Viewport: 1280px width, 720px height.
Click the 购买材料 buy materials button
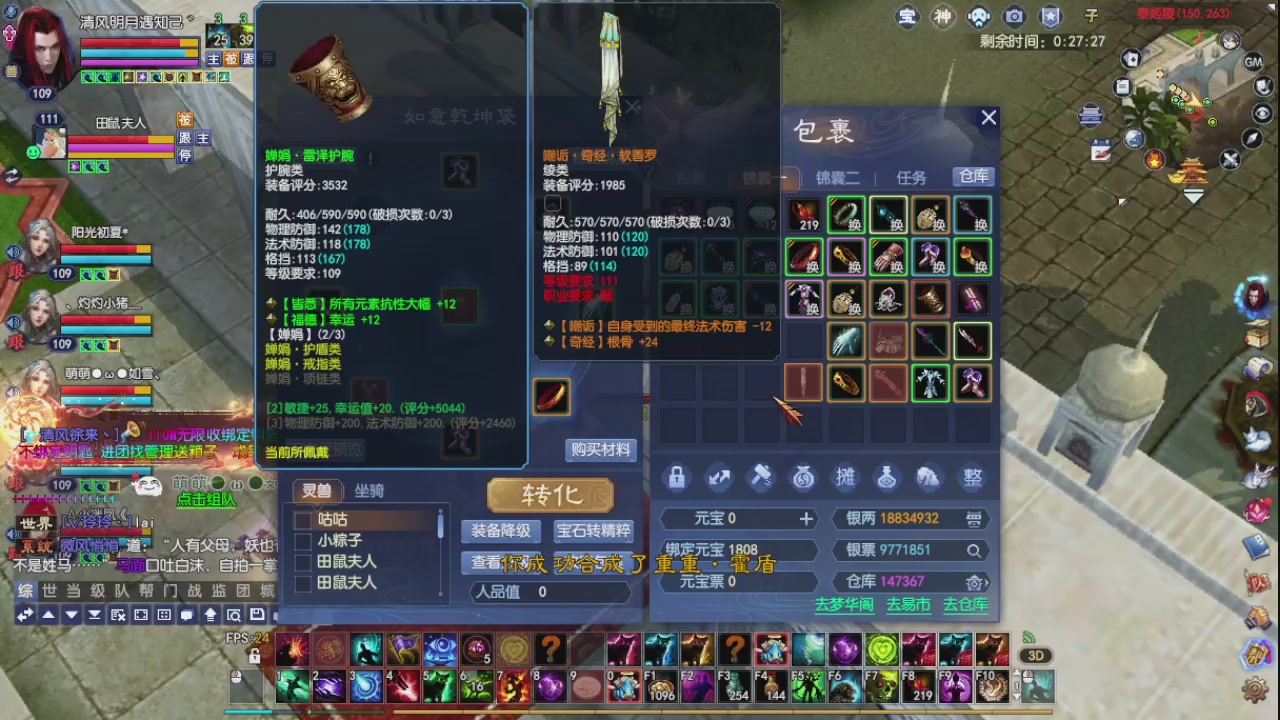[600, 450]
